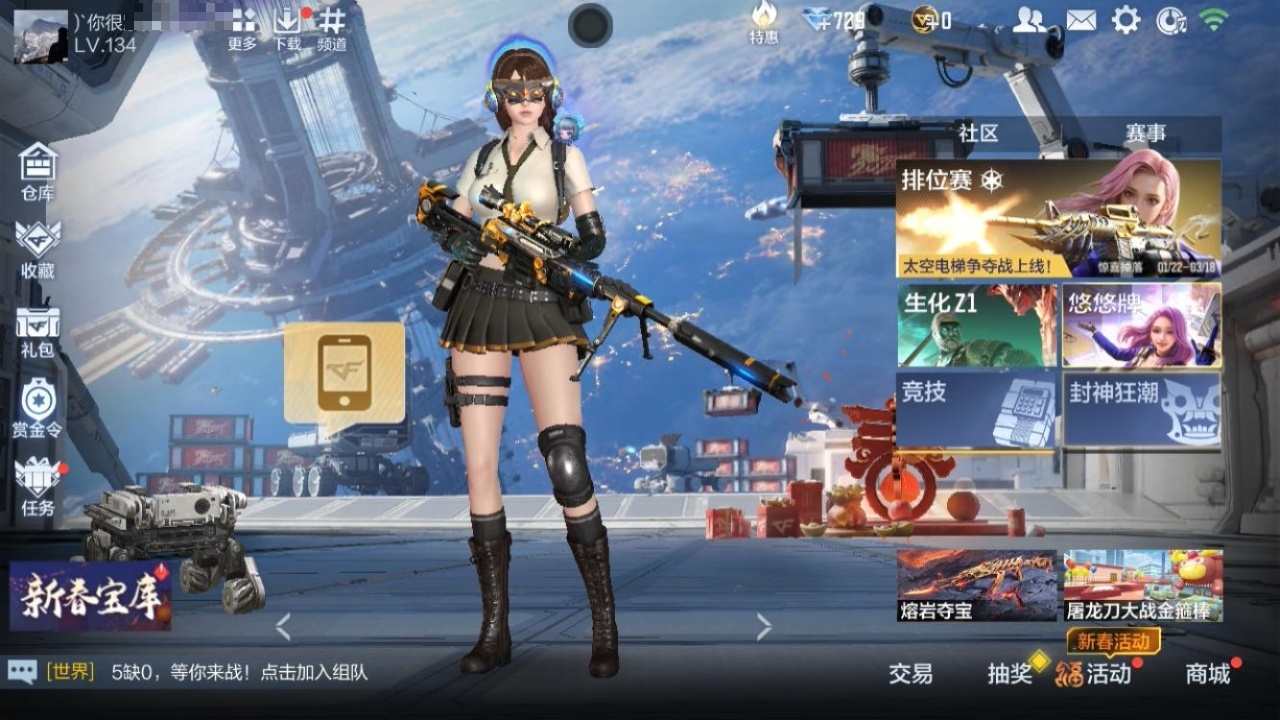
Task: Choose the 竞技 competitive mode tile
Action: click(976, 408)
